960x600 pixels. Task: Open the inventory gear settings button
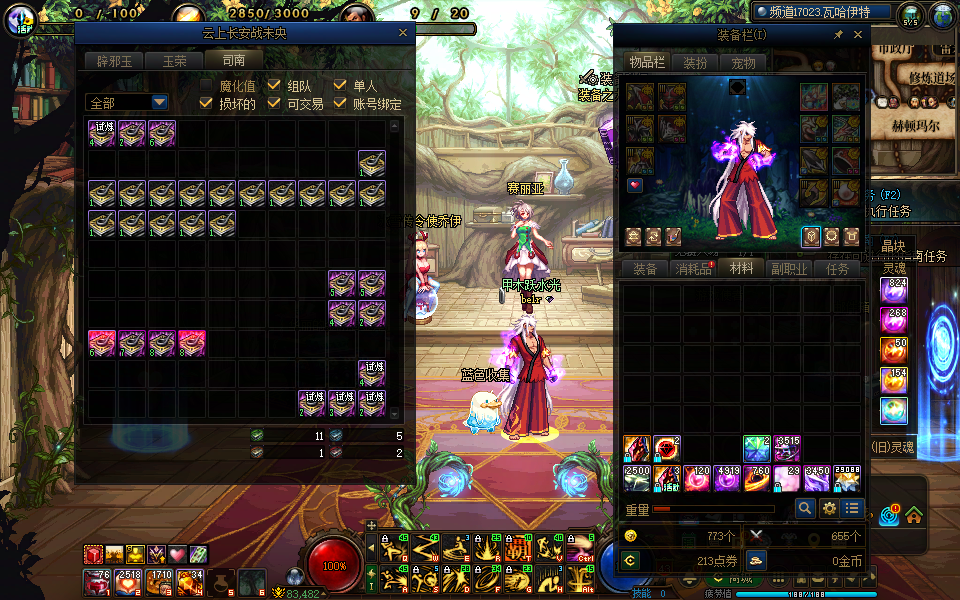[829, 508]
